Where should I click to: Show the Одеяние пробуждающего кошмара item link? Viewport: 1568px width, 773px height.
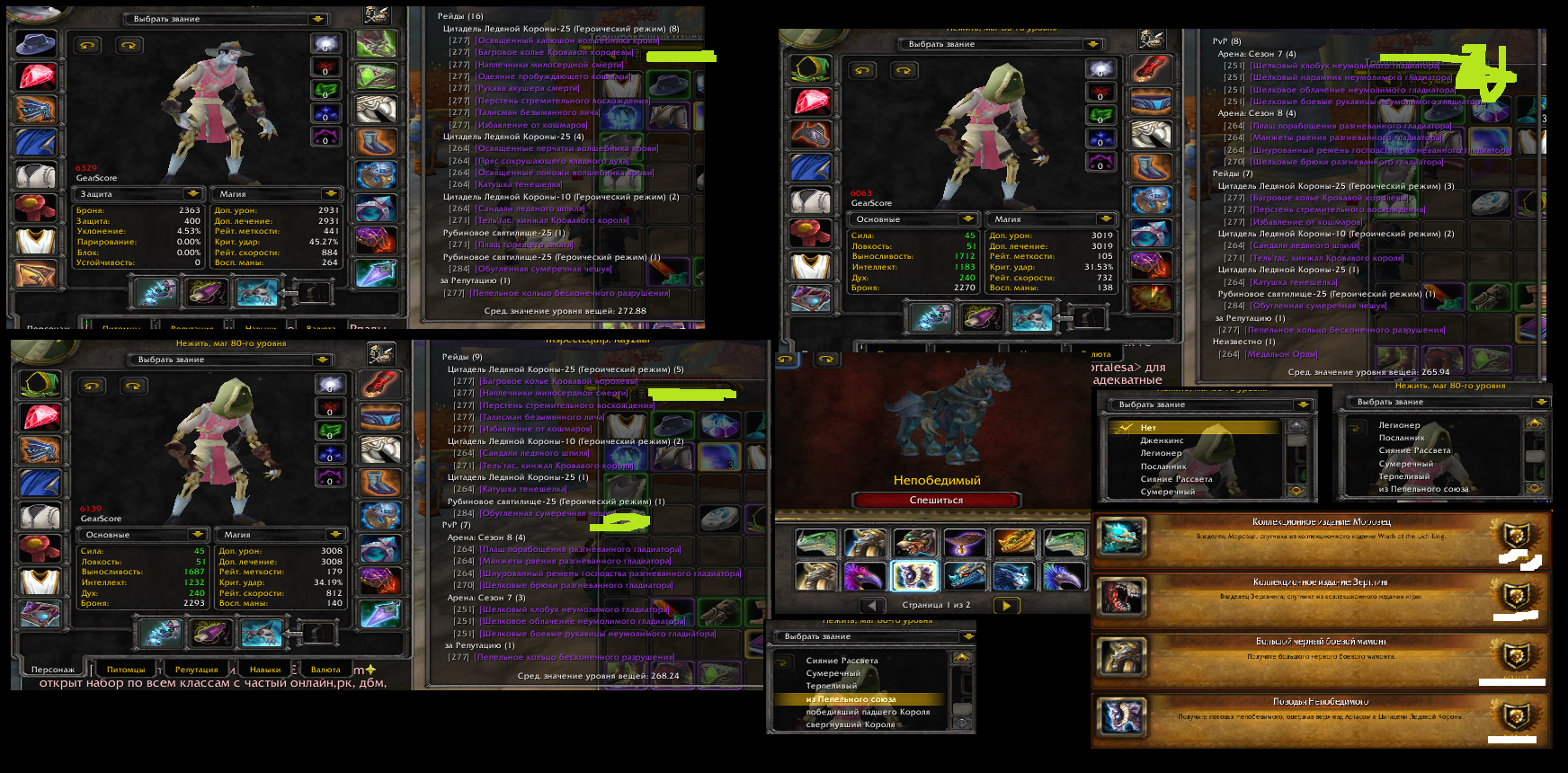click(554, 76)
